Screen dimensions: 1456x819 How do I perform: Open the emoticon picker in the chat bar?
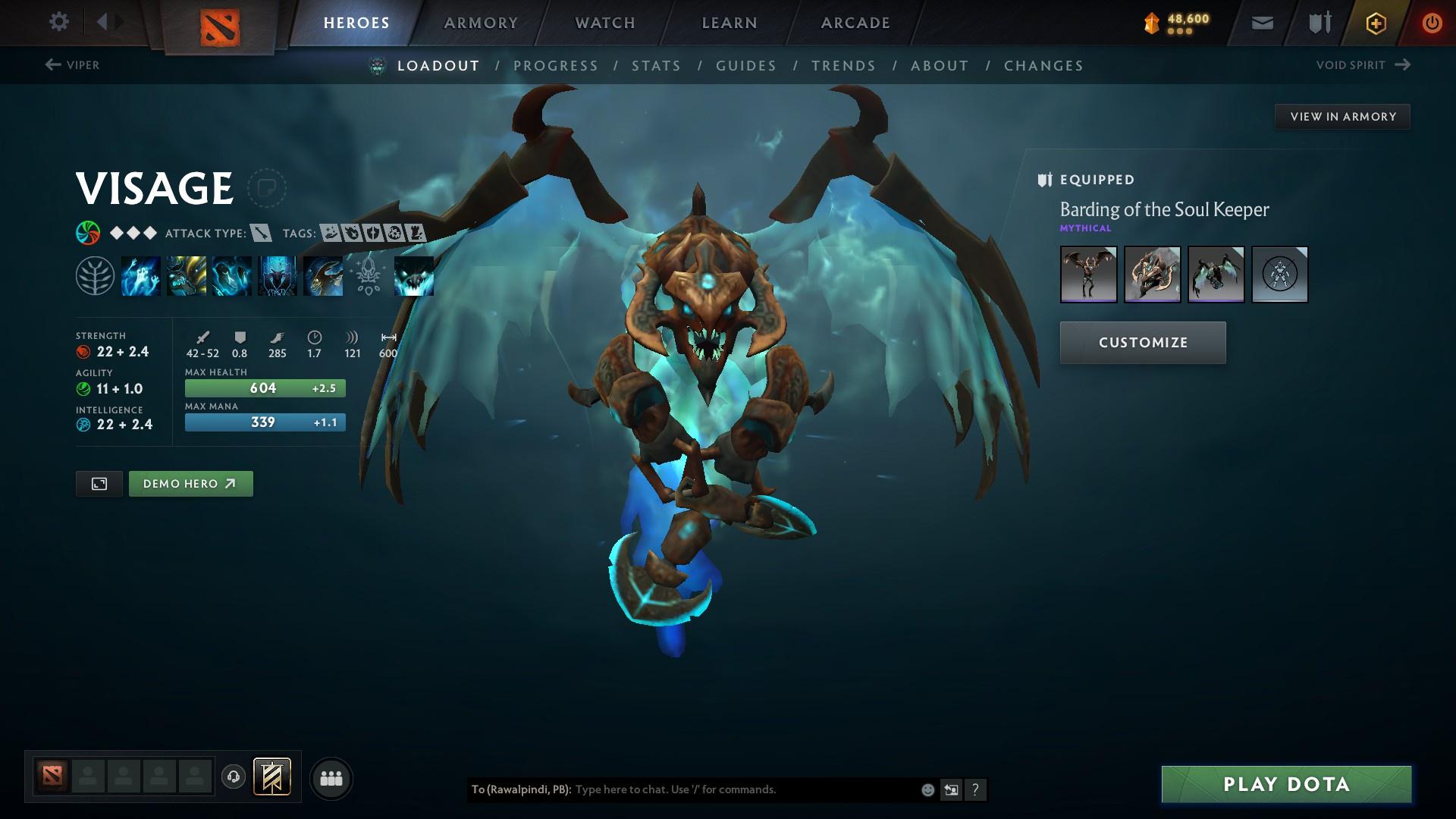[927, 789]
